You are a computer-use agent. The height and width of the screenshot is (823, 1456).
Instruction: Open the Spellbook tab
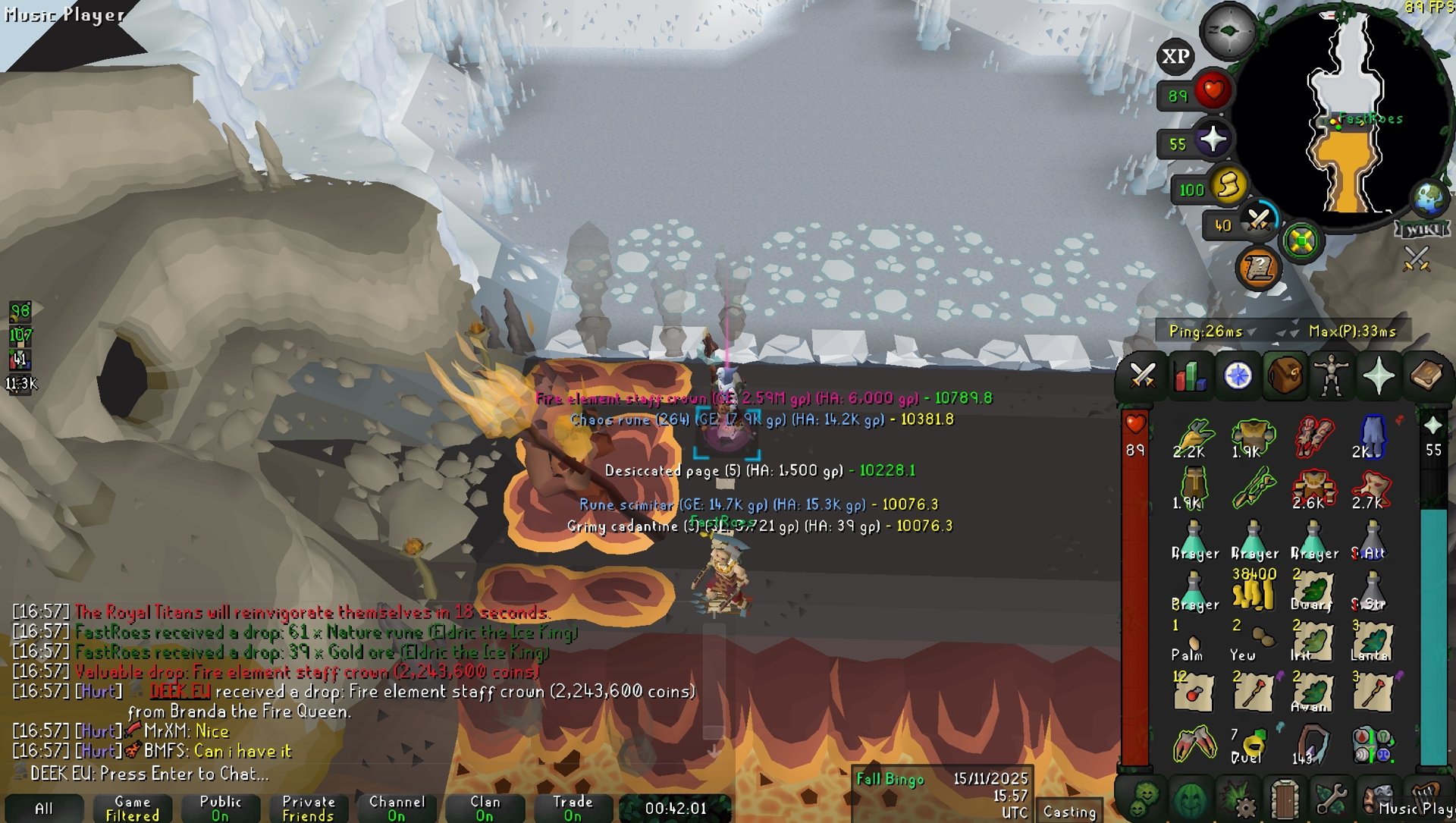(x=1426, y=375)
